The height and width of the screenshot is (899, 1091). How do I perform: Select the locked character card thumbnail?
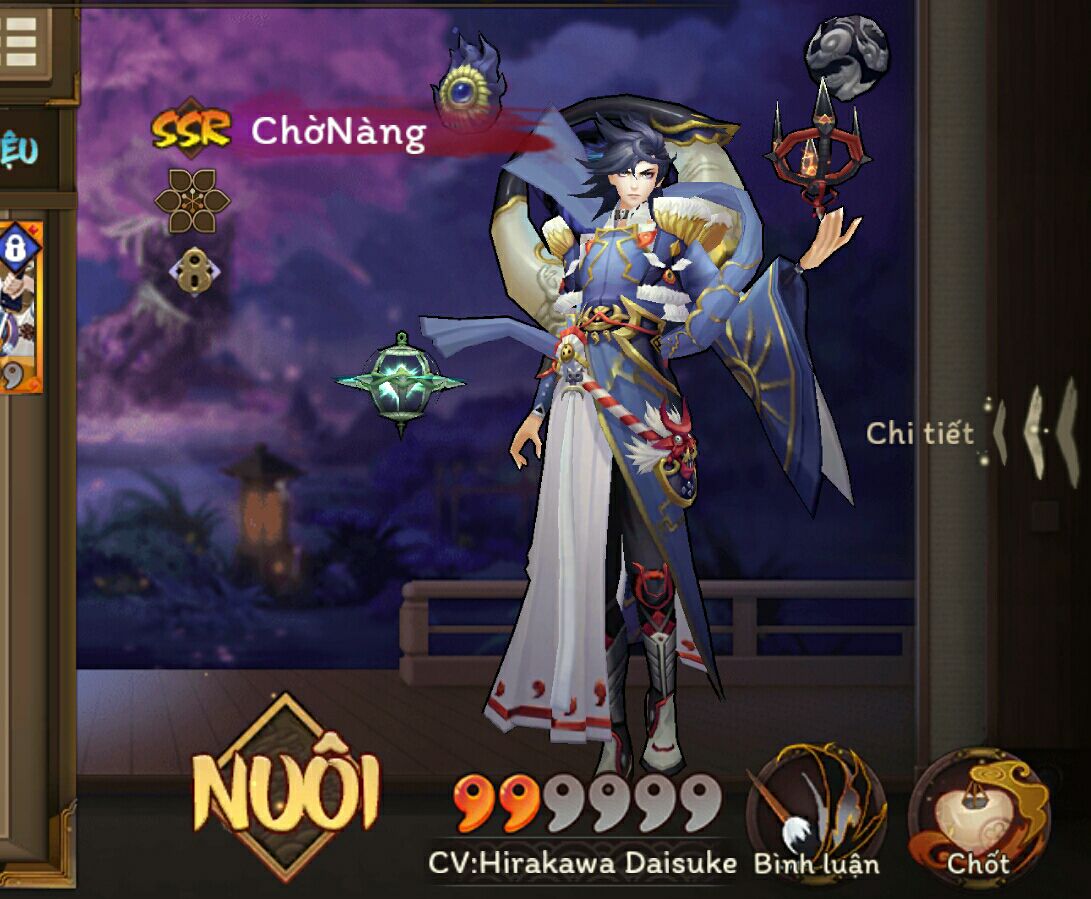20,306
